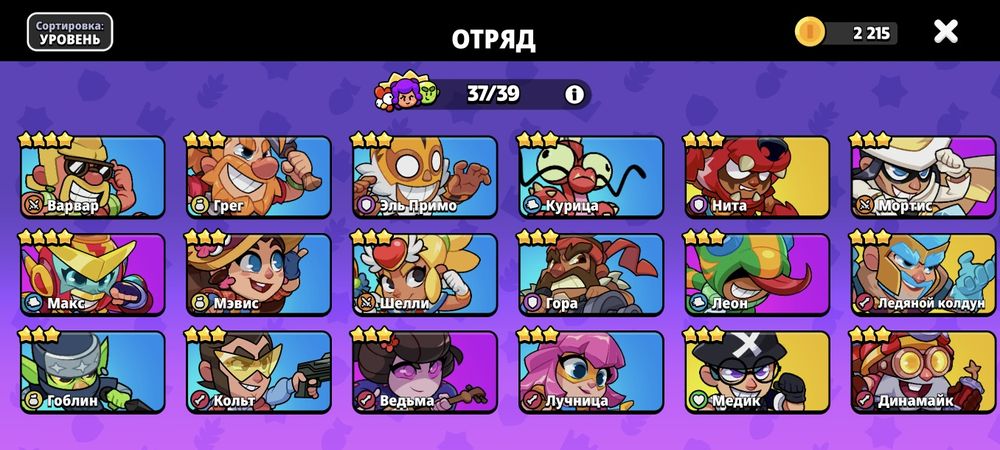Screen dimensions: 1000x450
Task: Show squad collection info
Action: coord(574,95)
